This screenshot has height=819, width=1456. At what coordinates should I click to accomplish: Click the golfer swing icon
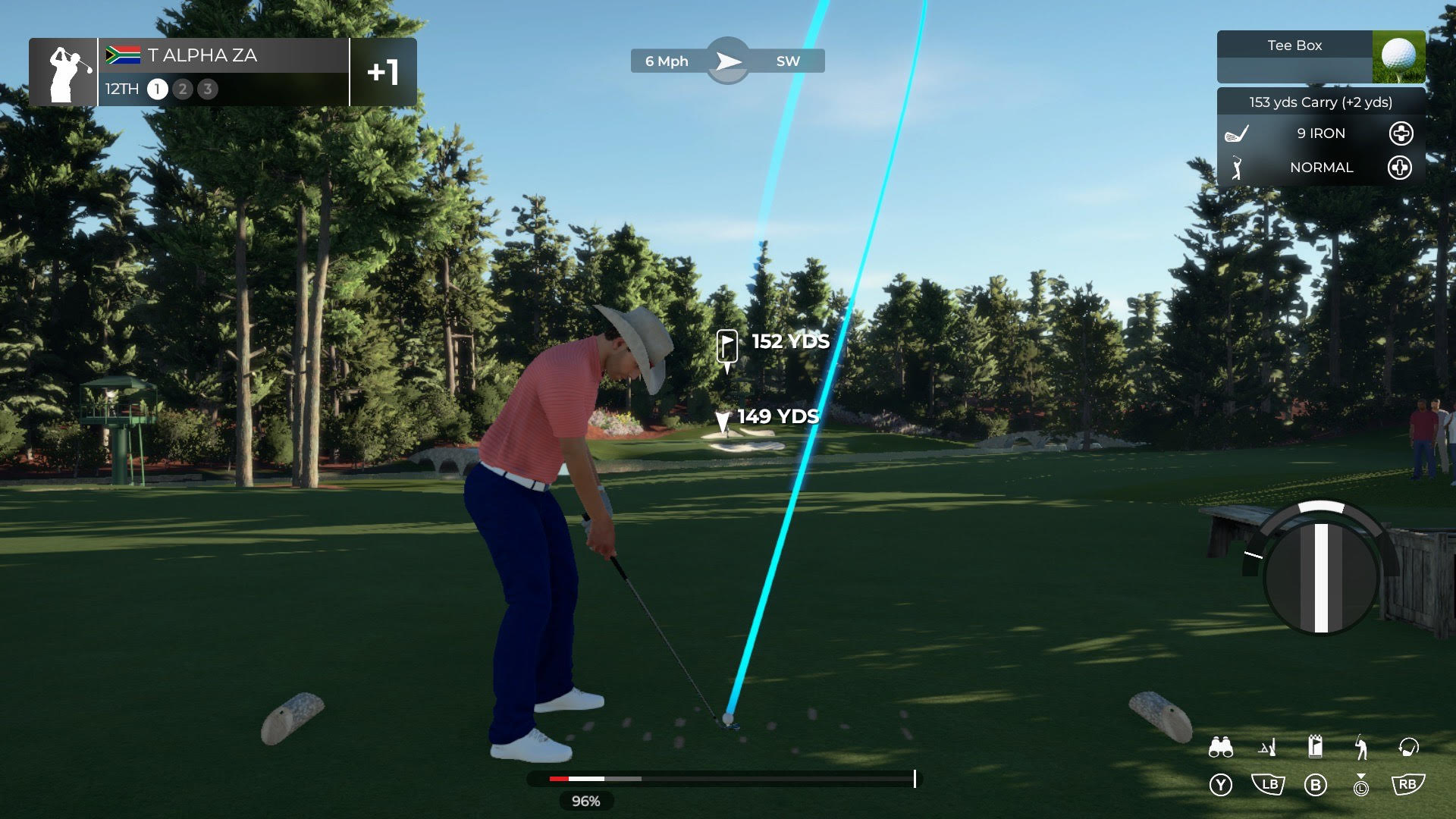point(1361,748)
